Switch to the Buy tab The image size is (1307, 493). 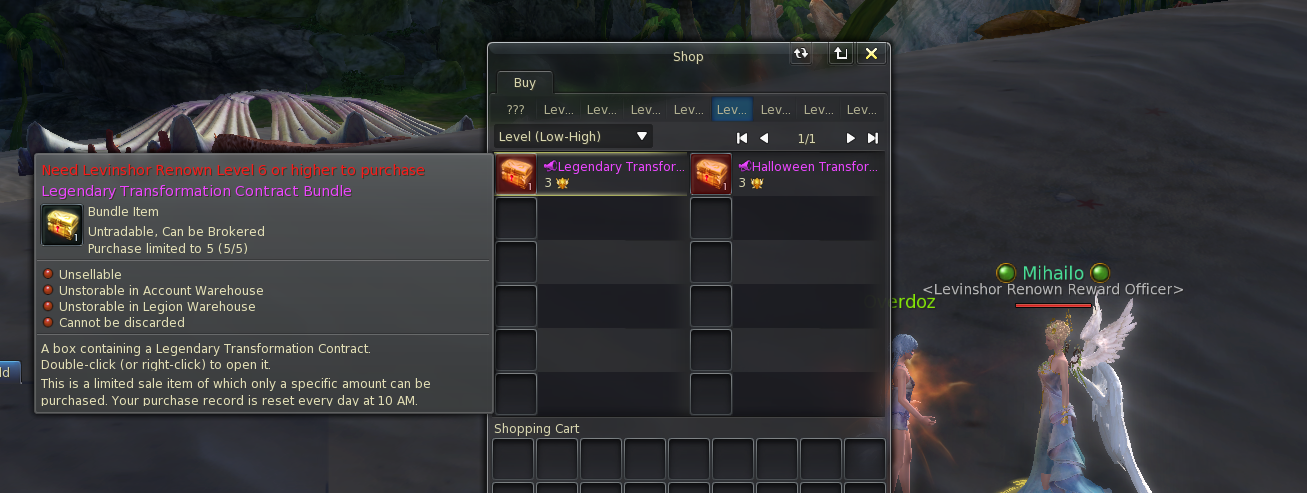click(x=524, y=83)
